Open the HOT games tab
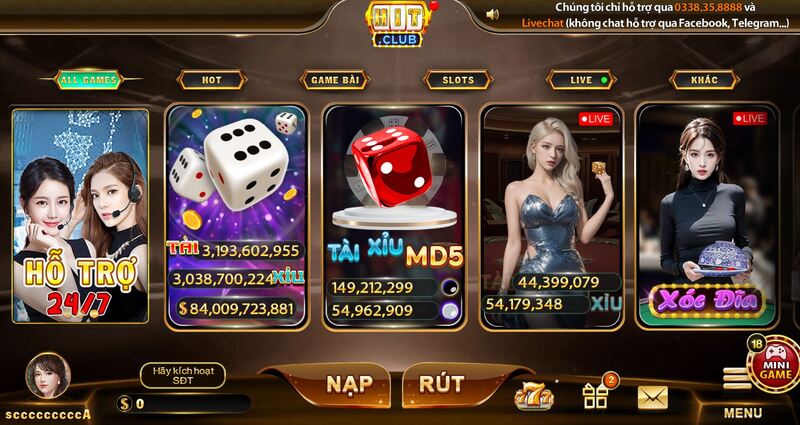800x425 pixels. [212, 80]
